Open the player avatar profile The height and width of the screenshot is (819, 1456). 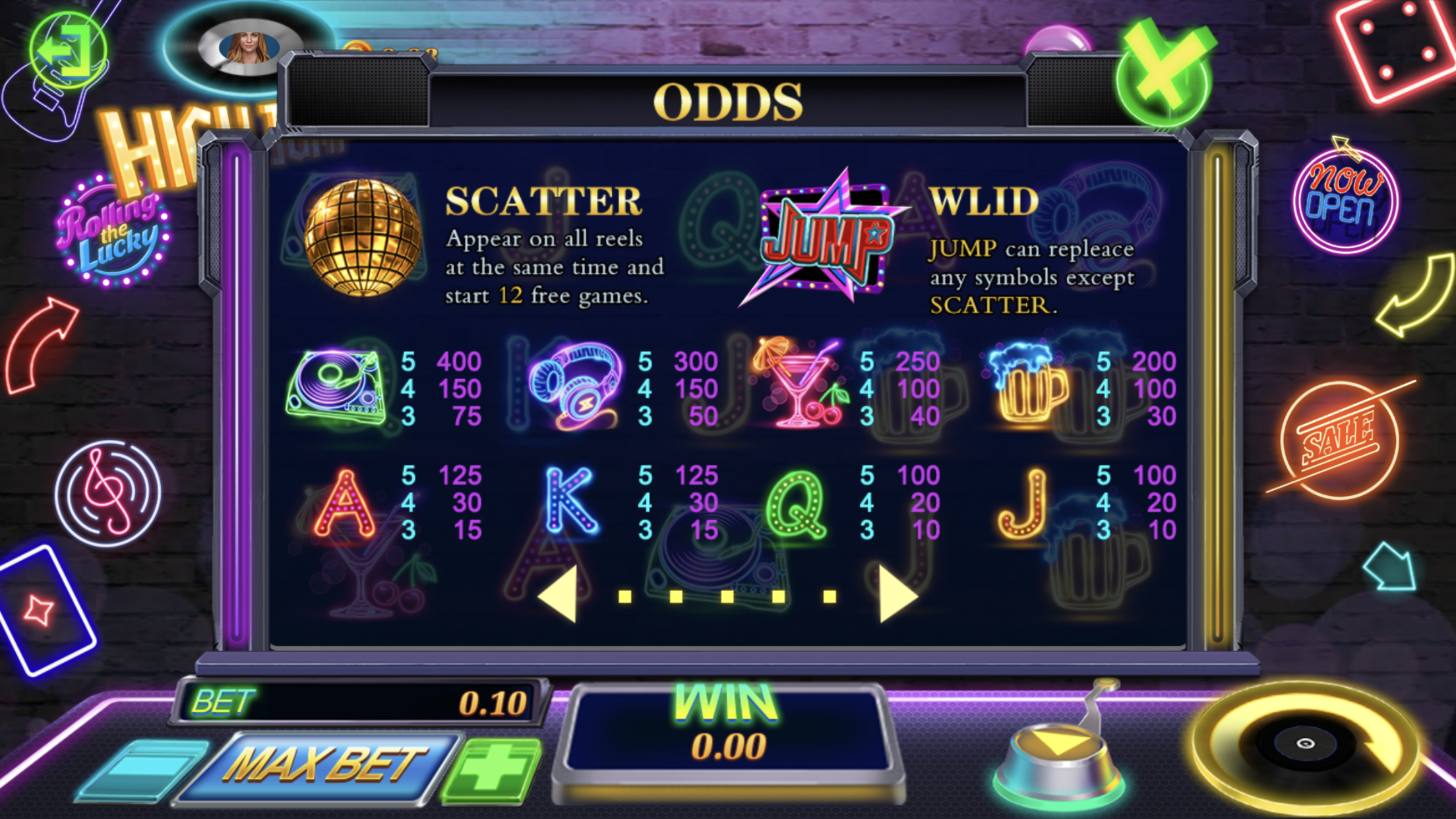(x=249, y=47)
